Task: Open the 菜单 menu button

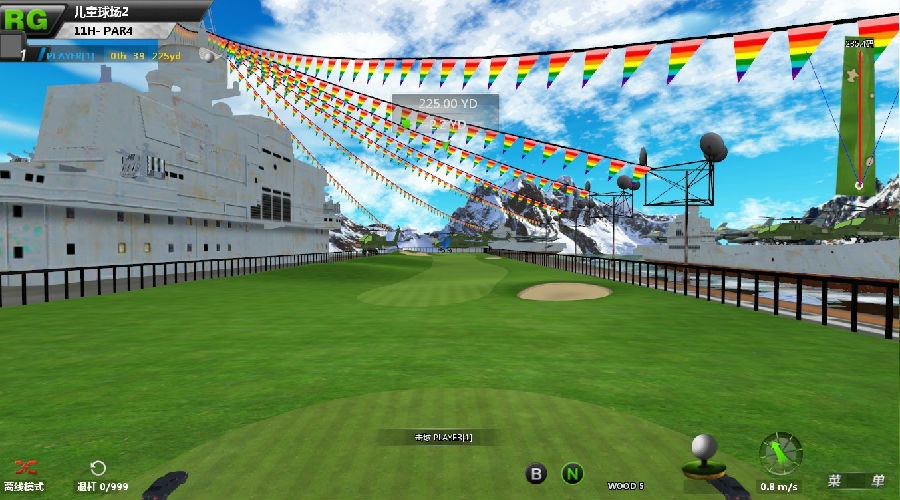Action: [856, 481]
